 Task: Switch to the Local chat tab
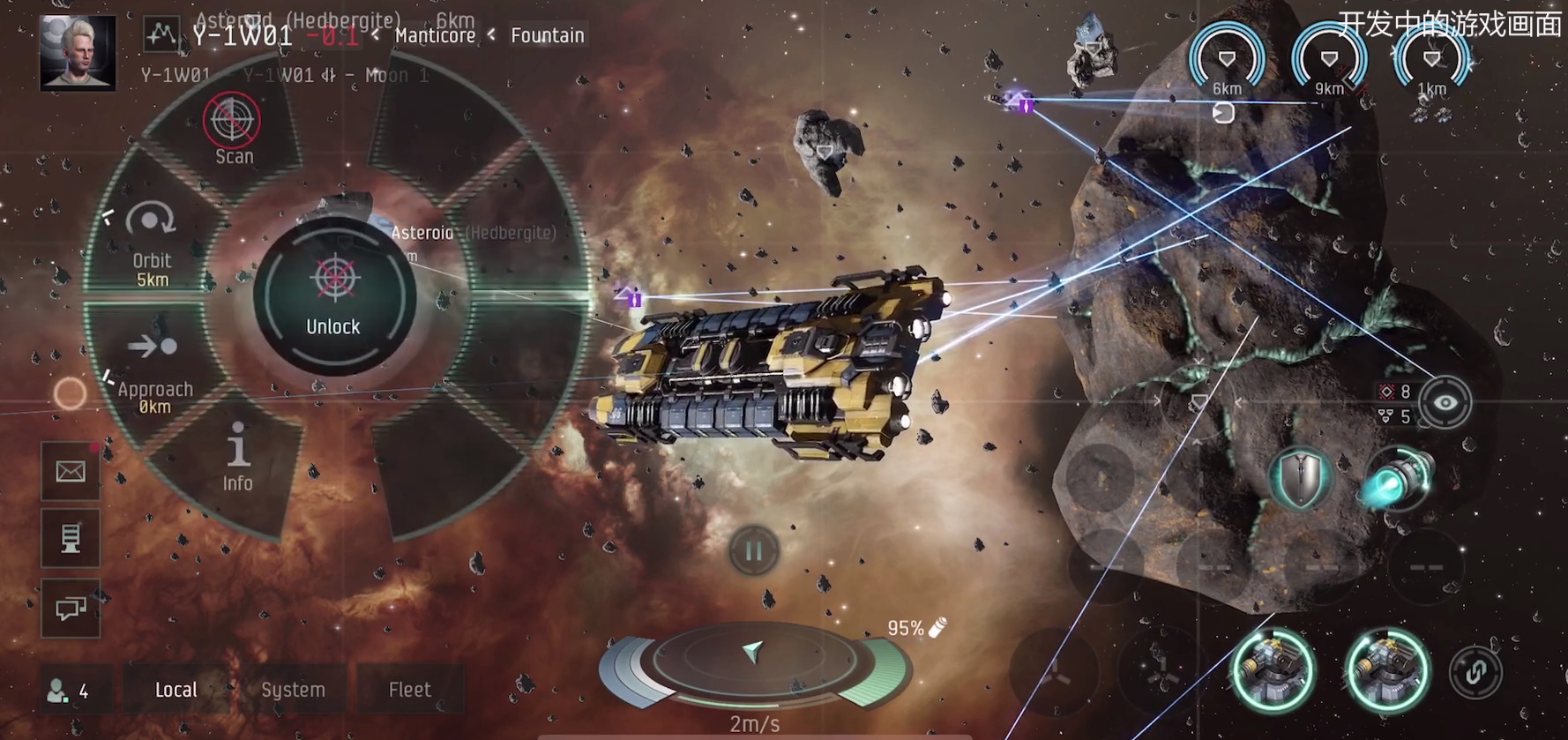coord(176,690)
